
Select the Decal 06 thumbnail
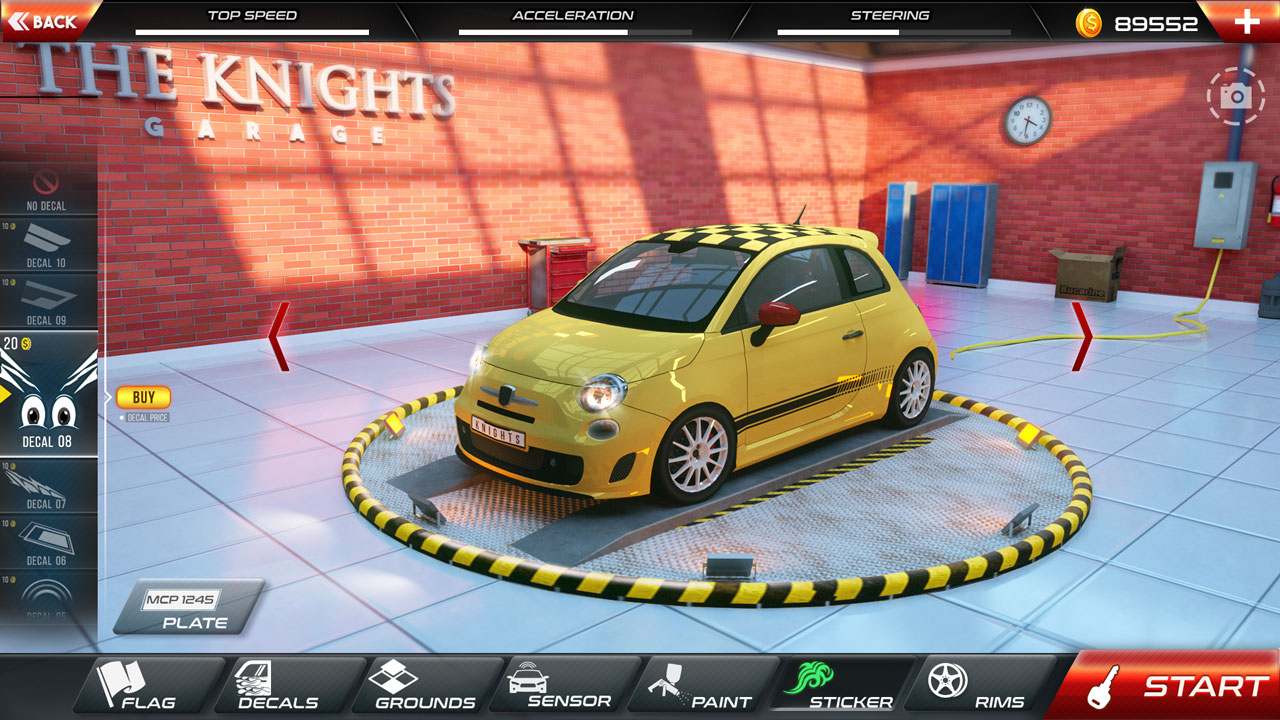coord(48,543)
